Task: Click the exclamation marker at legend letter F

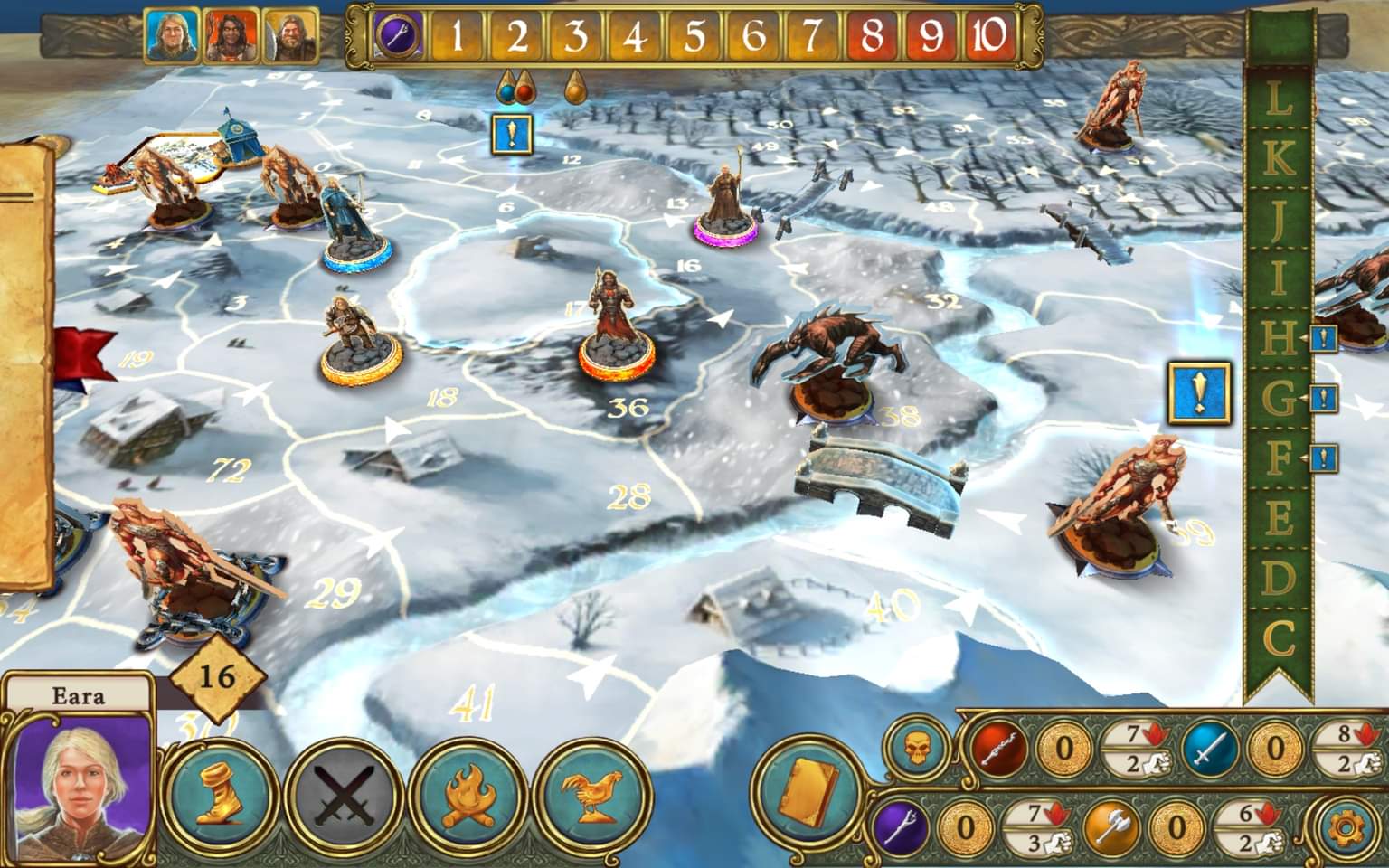Action: coord(1323,458)
